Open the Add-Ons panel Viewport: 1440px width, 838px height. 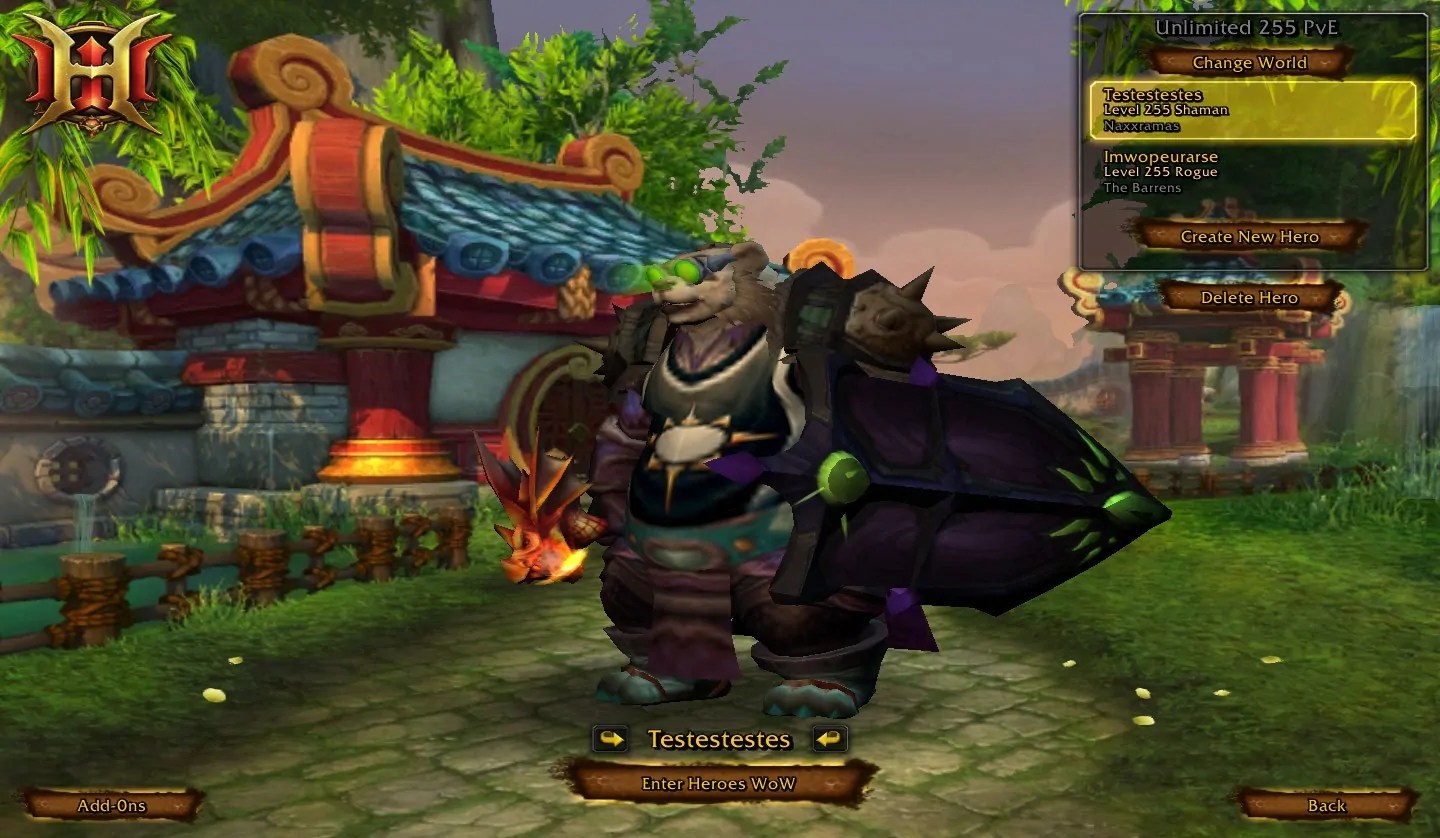point(113,805)
